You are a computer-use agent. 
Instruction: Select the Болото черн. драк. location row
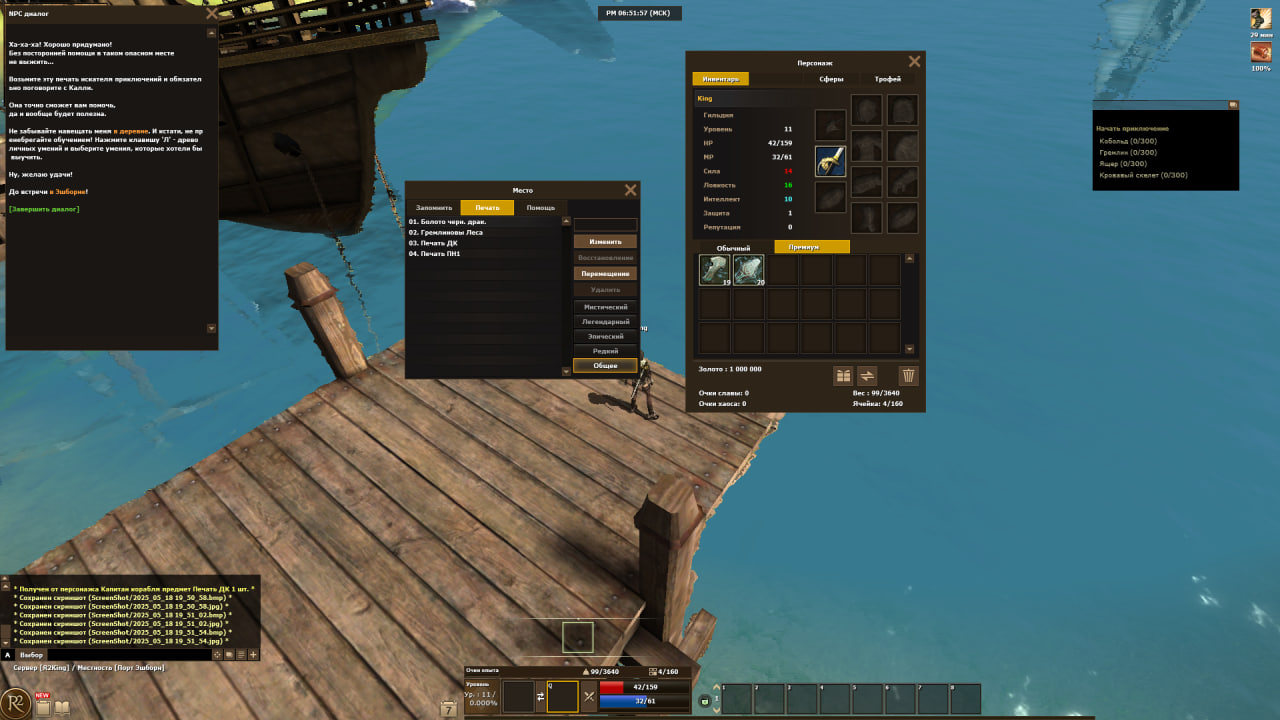[446, 221]
